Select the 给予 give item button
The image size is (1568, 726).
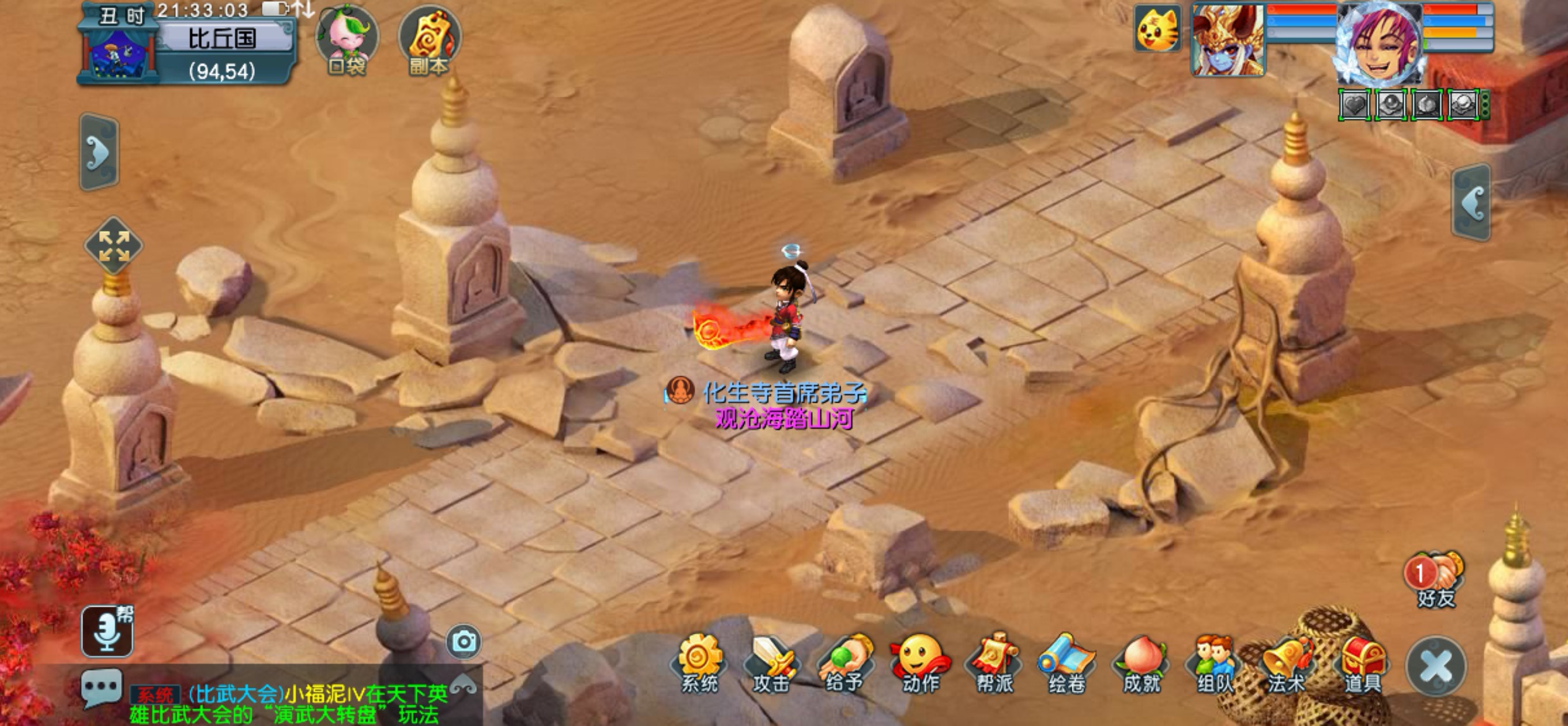[846, 662]
